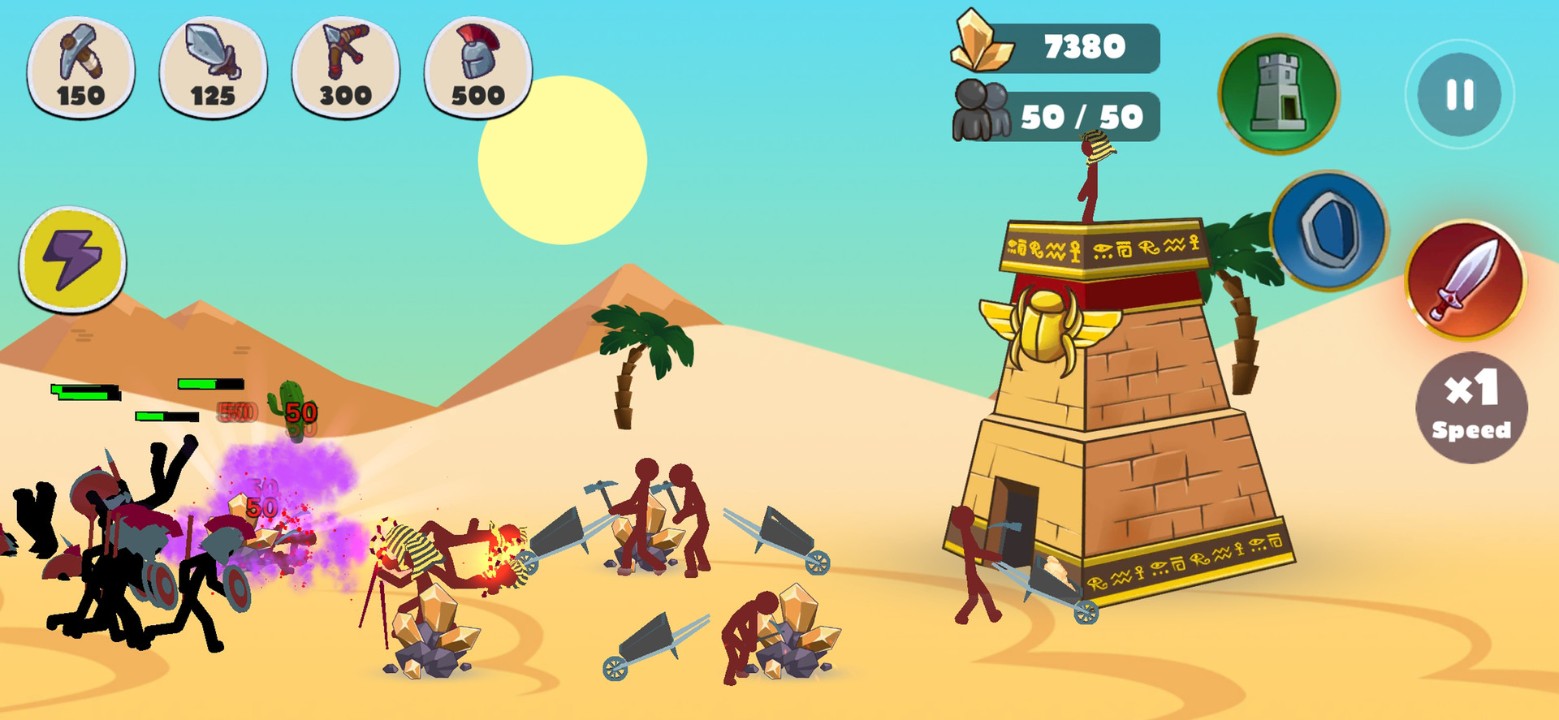
Task: Summon the helmeted spearman for 500
Action: pos(478,68)
